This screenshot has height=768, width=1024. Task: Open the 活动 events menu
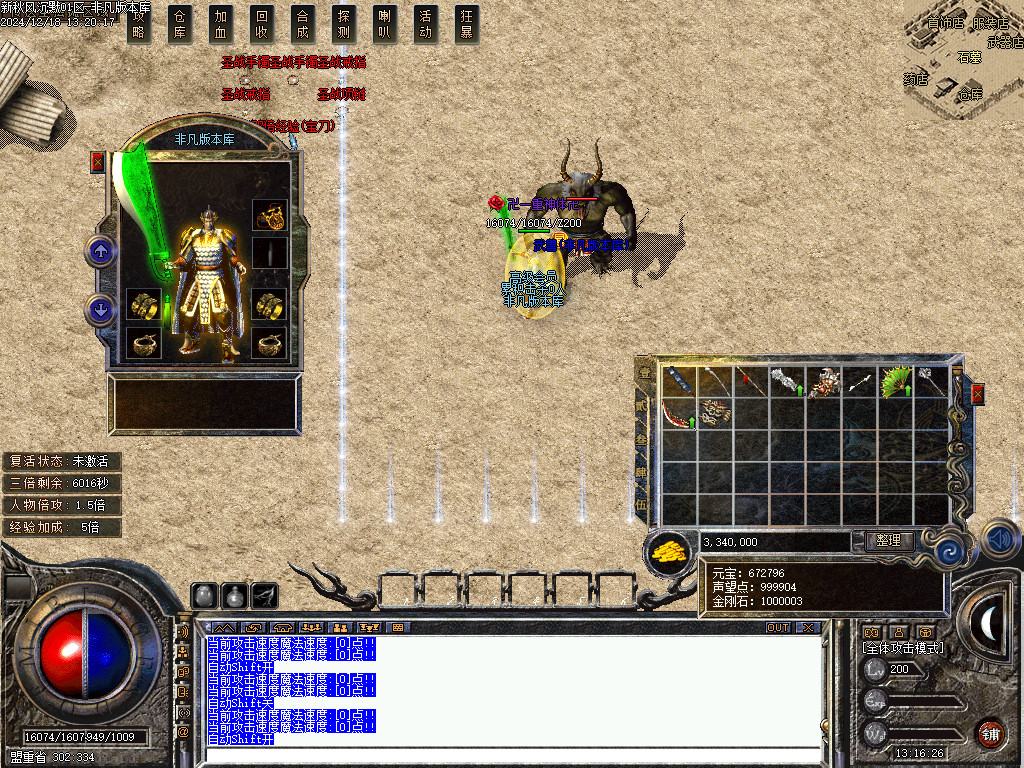(x=426, y=24)
